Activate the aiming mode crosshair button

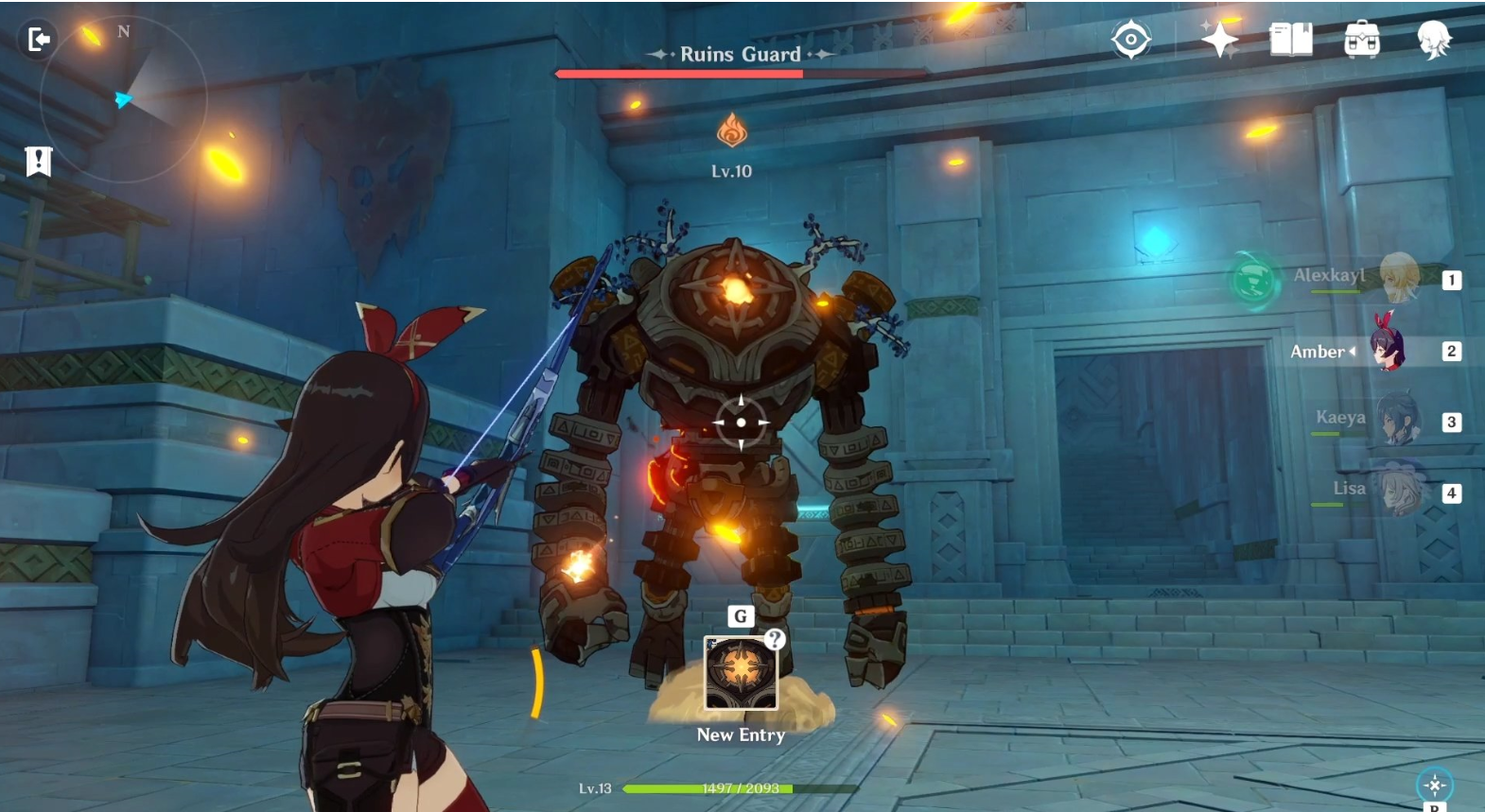click(1435, 785)
